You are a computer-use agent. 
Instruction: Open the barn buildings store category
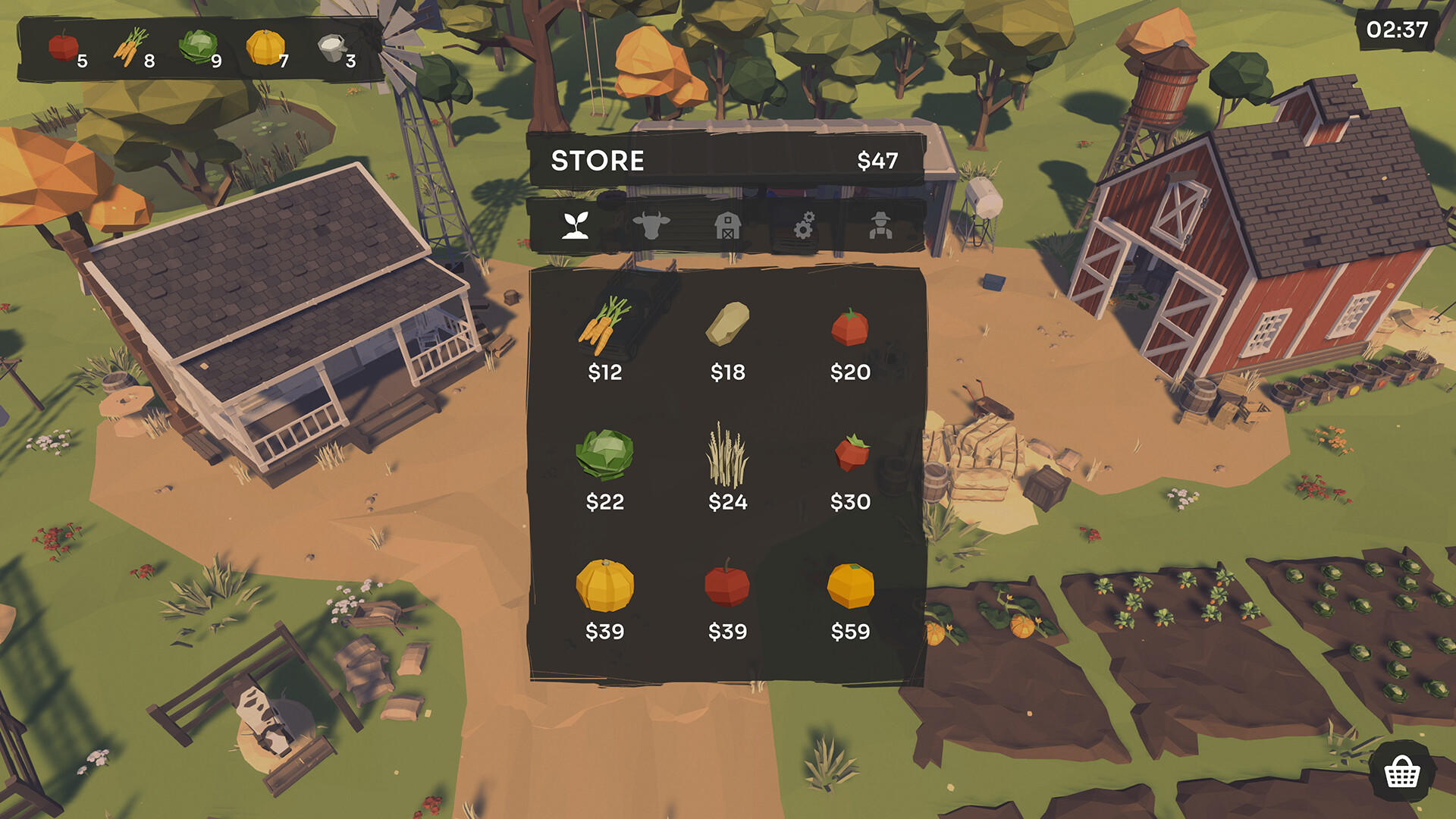[728, 226]
